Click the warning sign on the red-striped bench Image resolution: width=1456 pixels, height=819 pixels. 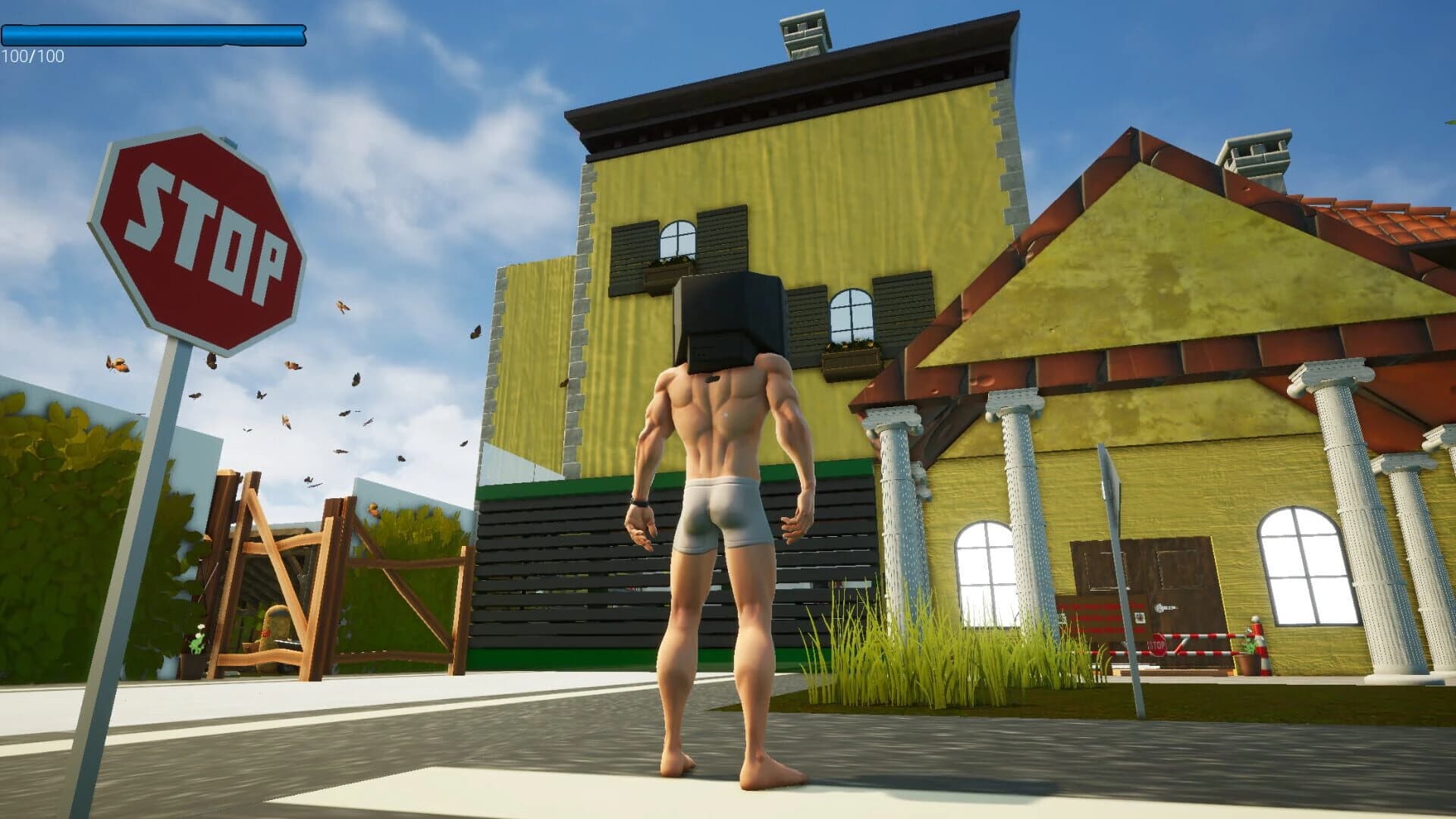(x=1140, y=618)
